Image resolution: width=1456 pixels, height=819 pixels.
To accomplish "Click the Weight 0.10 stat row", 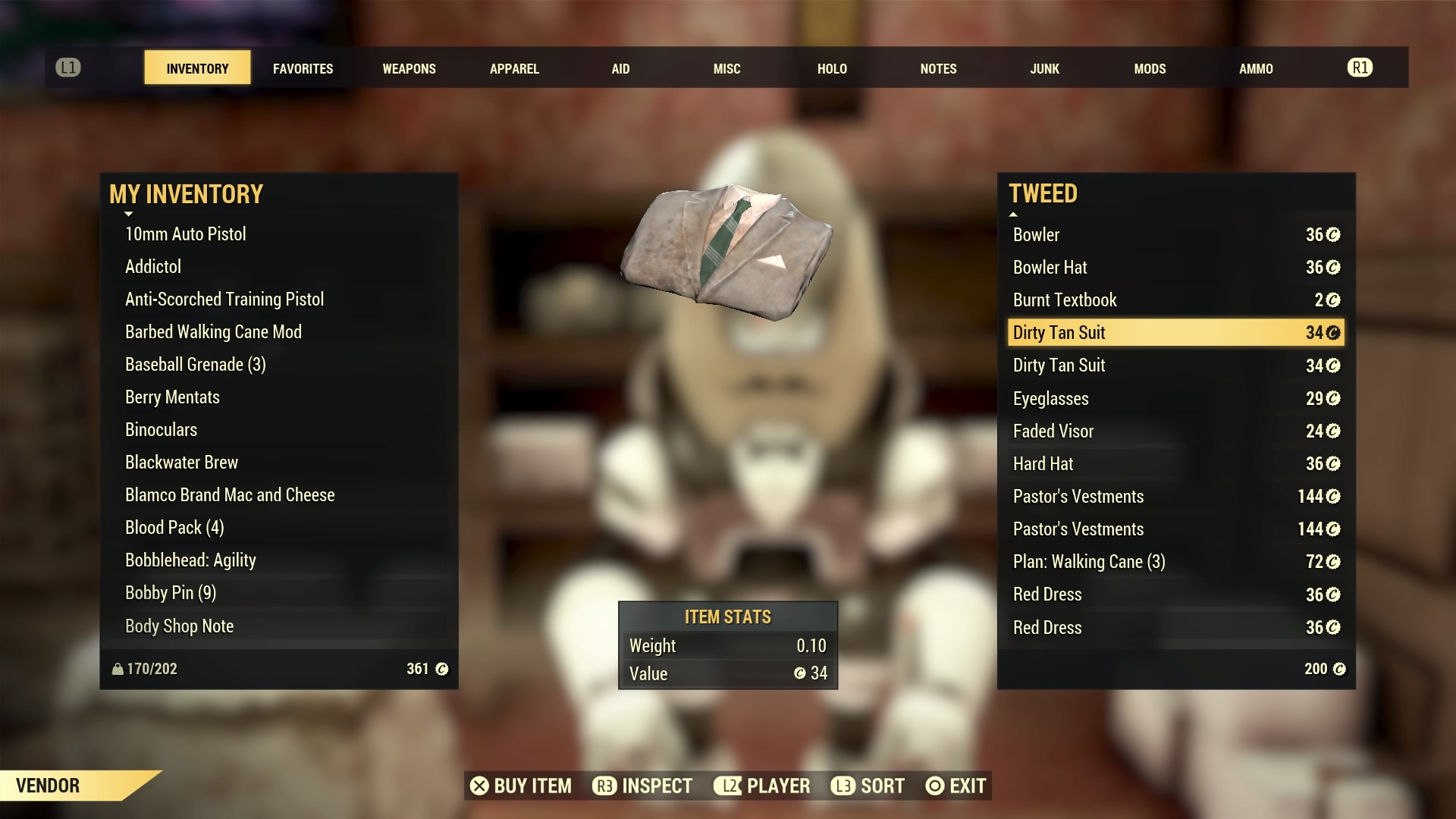I will (727, 645).
